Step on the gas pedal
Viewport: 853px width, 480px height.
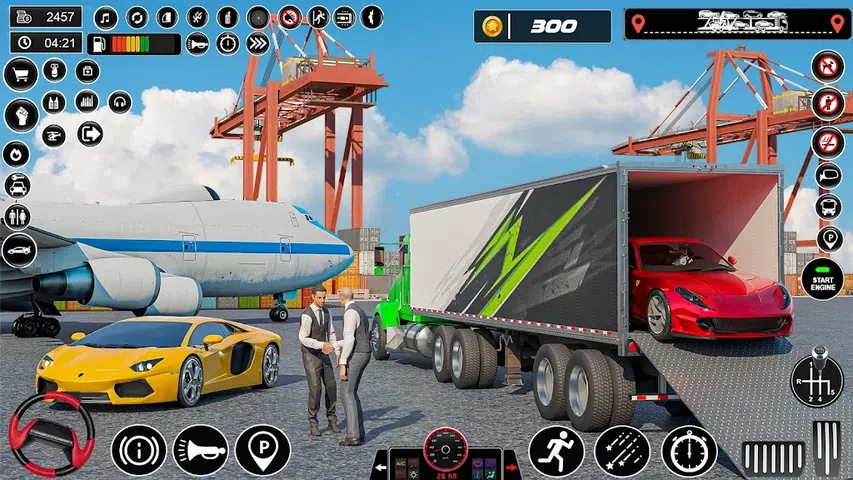(826, 449)
